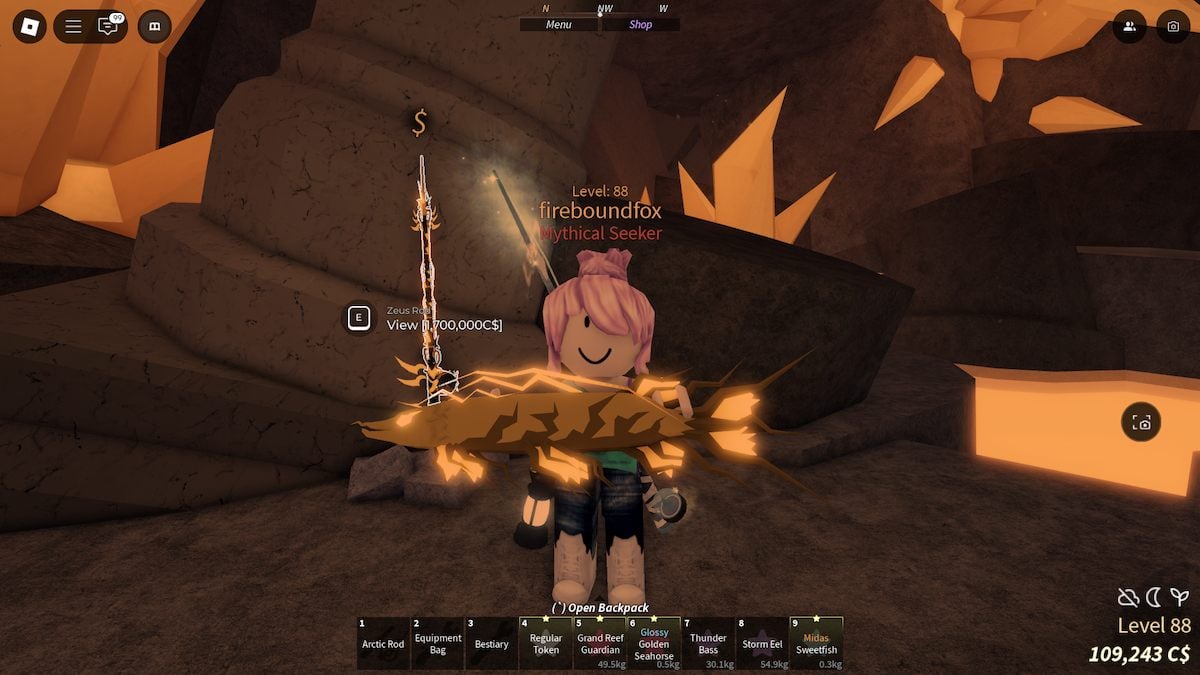The width and height of the screenshot is (1200, 675).
Task: Open the Roblox main menu logo
Action: [x=29, y=26]
